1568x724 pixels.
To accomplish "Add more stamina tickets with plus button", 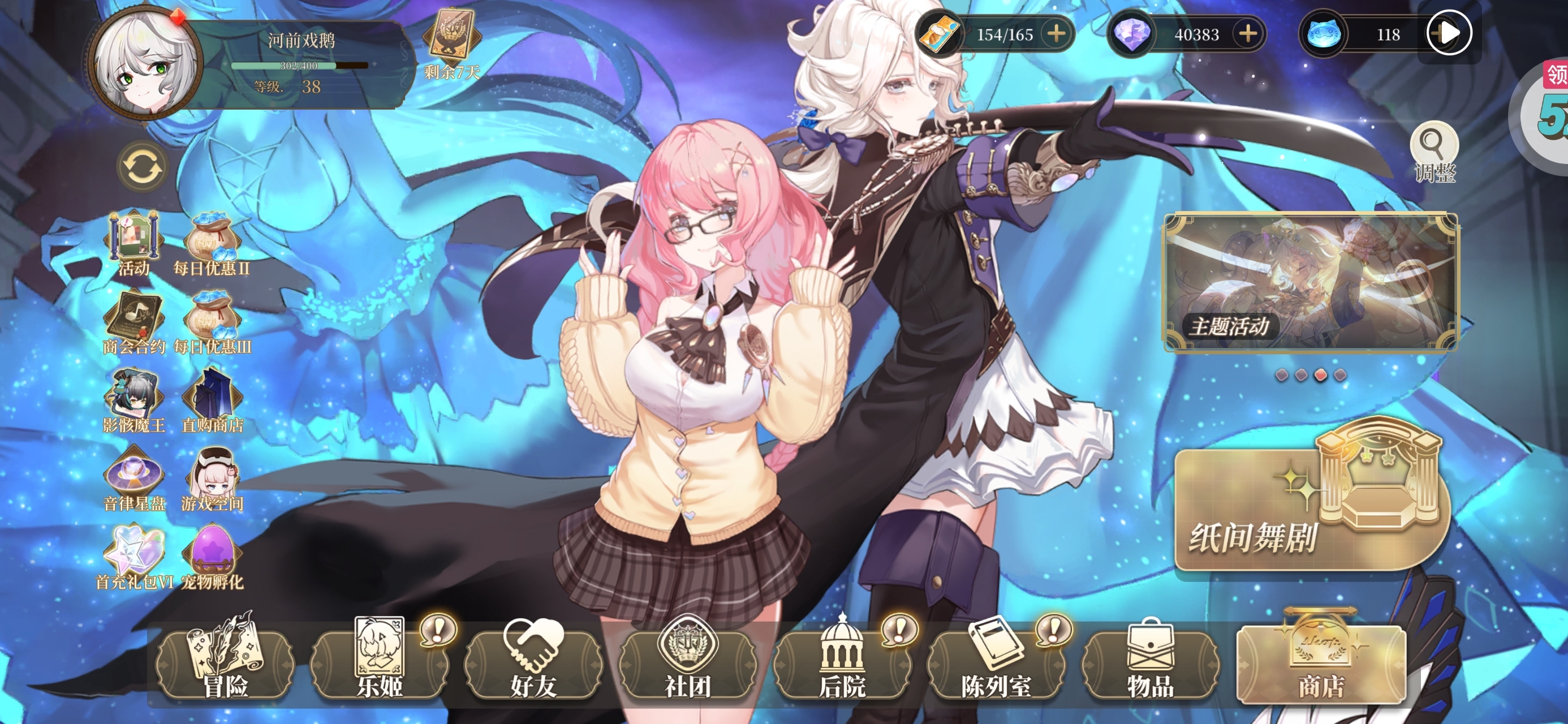I will click(1056, 33).
